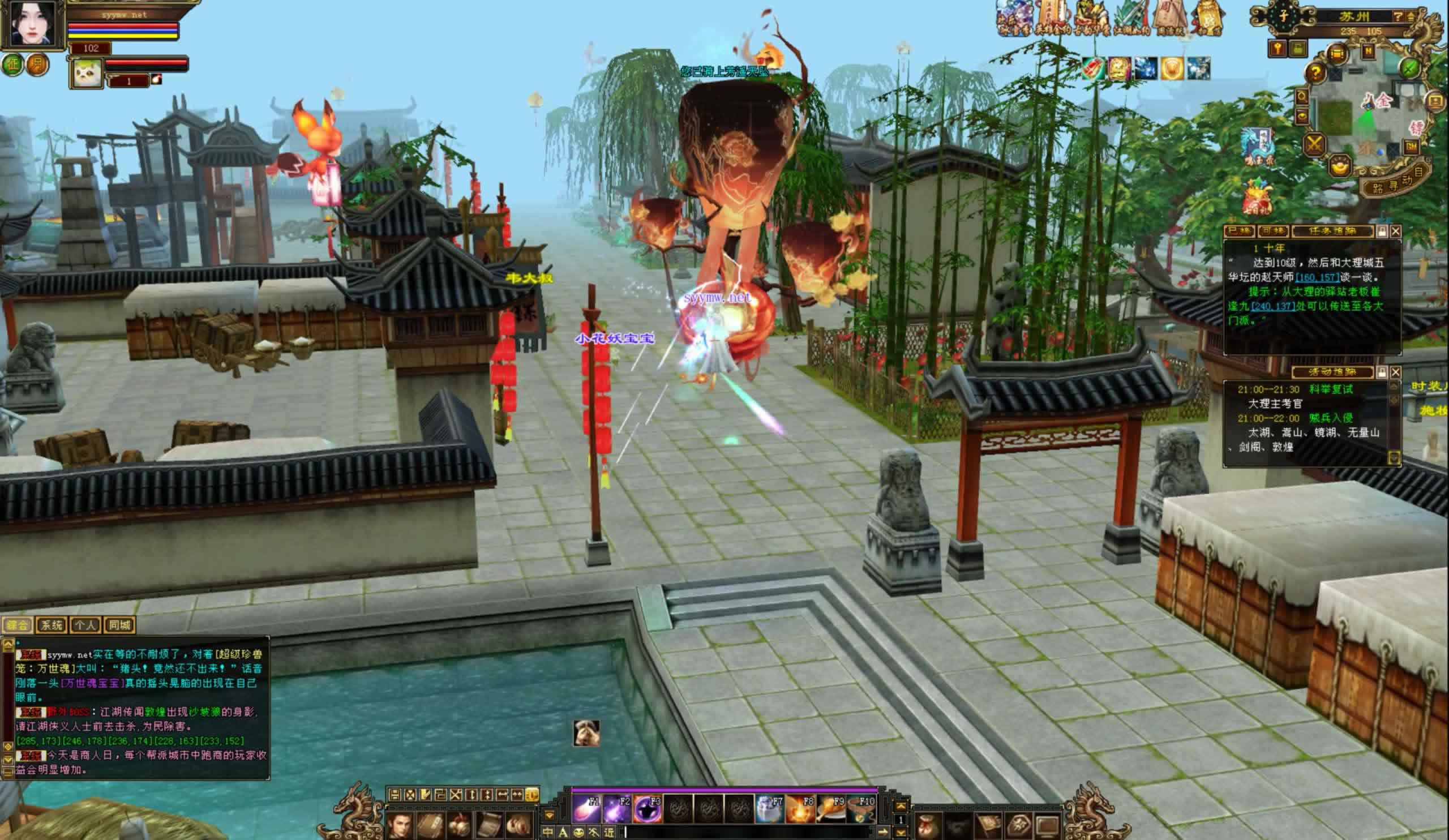Close the 任务追踪 quest tracker panel
Viewport: 1449px width, 840px height.
pos(1395,231)
